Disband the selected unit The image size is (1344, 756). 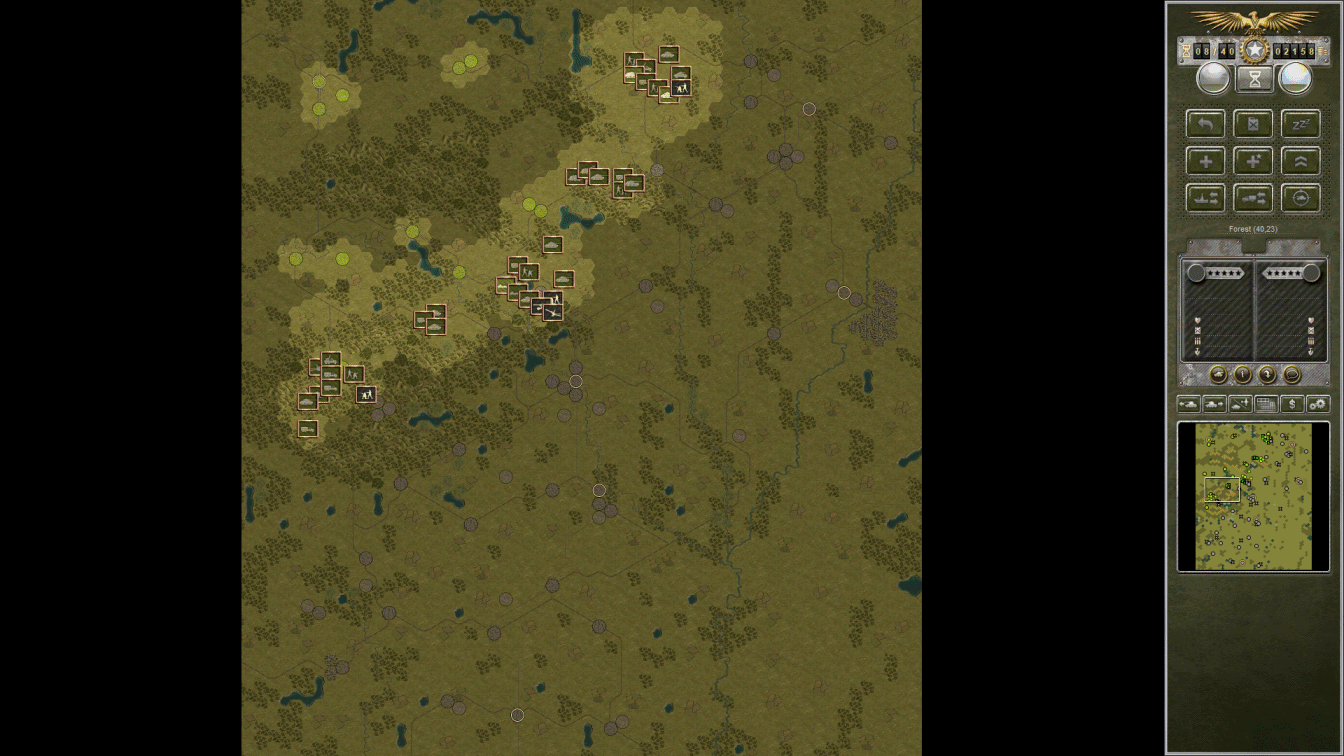(x=1253, y=123)
